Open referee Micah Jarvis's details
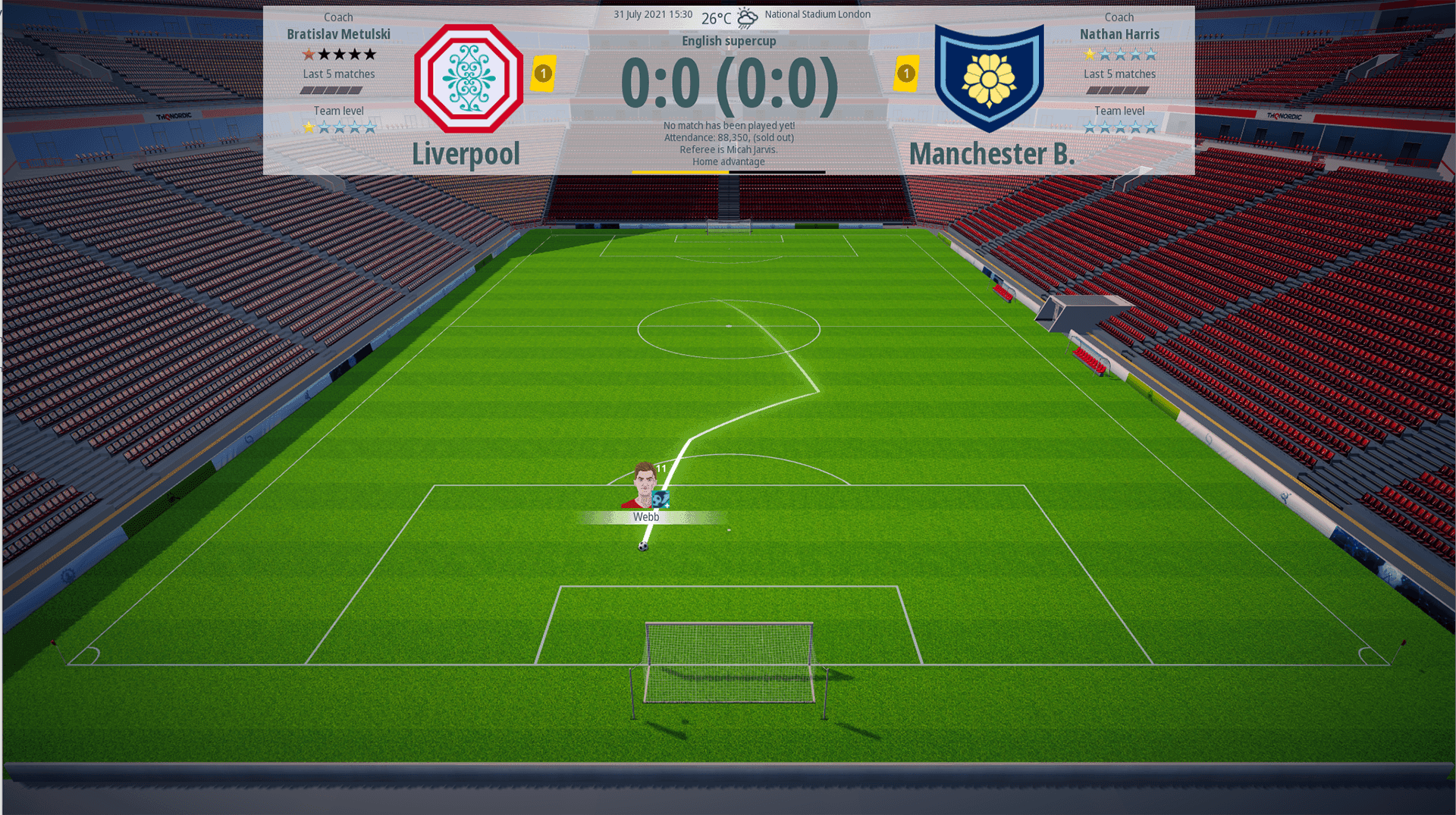Screen dimensions: 1456x815 point(728,149)
